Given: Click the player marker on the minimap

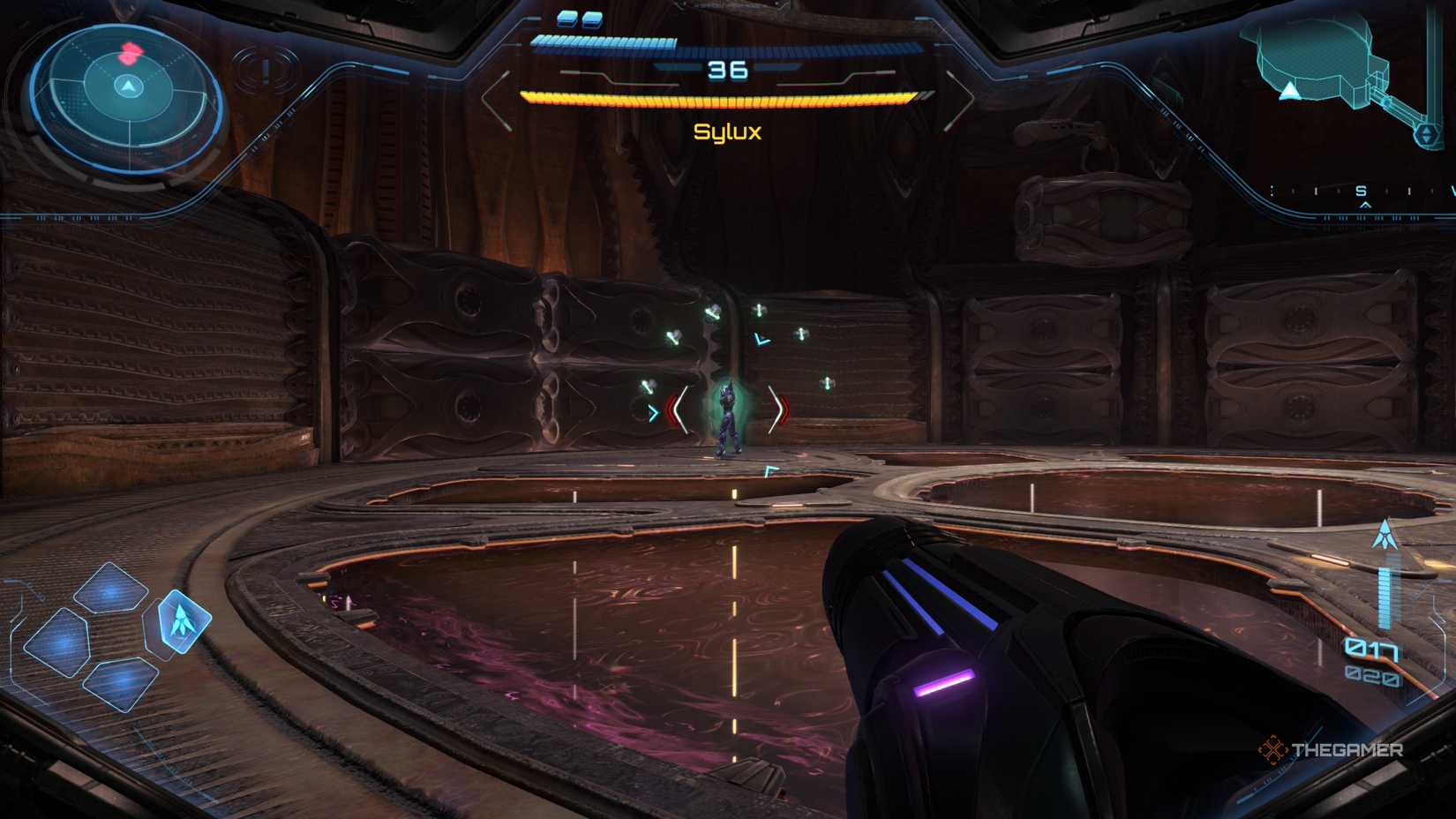Looking at the screenshot, I should (1290, 92).
